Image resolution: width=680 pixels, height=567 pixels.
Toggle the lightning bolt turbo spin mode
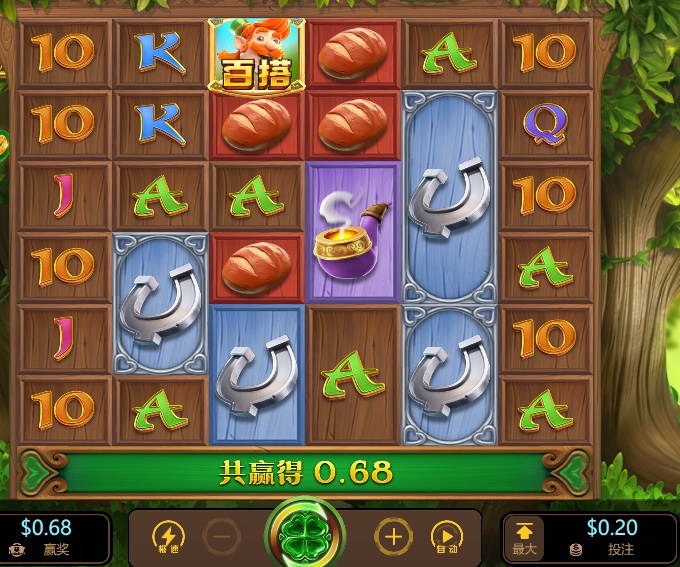[168, 537]
